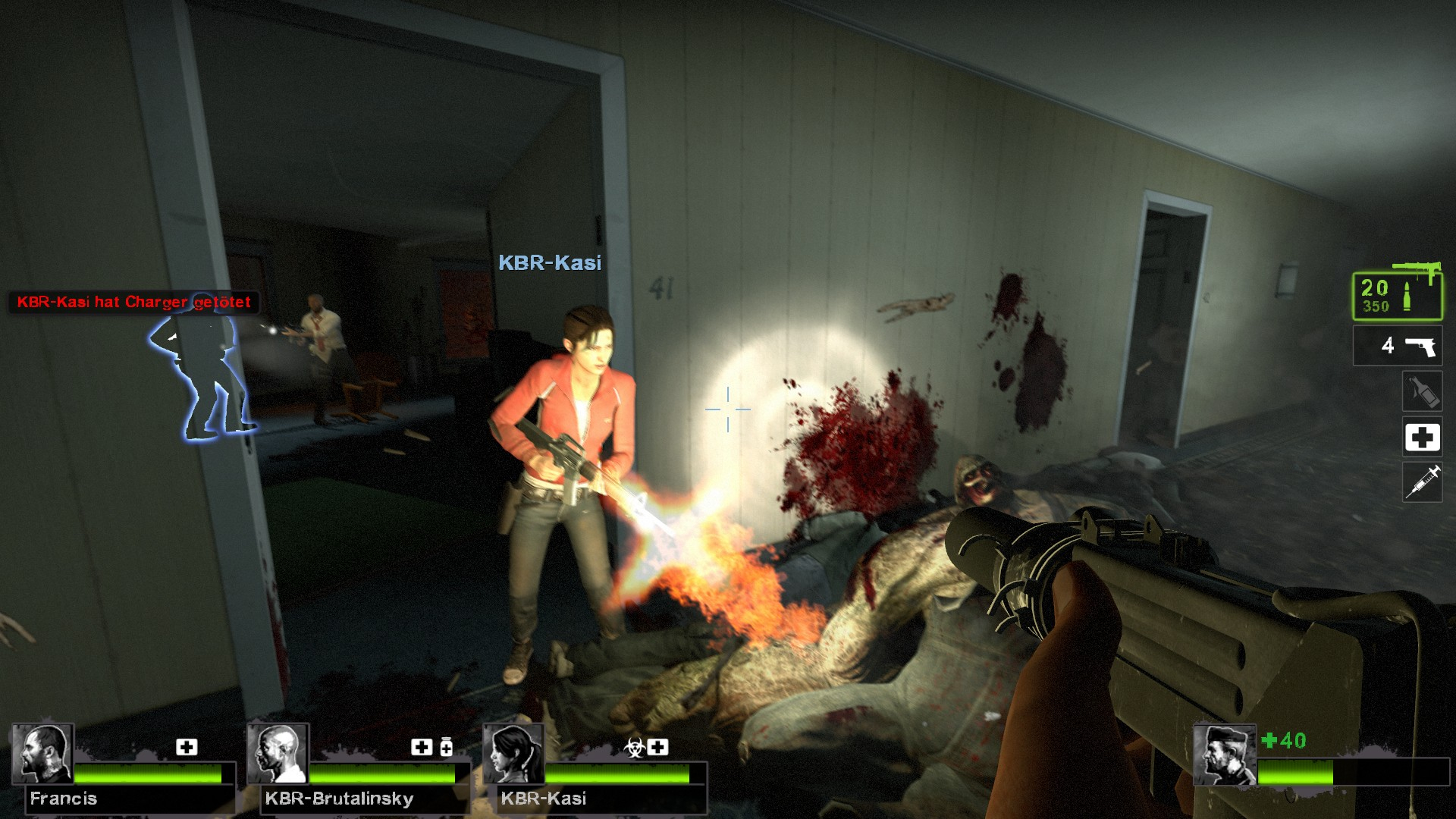
Task: Click your own survivor portrait
Action: [1224, 755]
